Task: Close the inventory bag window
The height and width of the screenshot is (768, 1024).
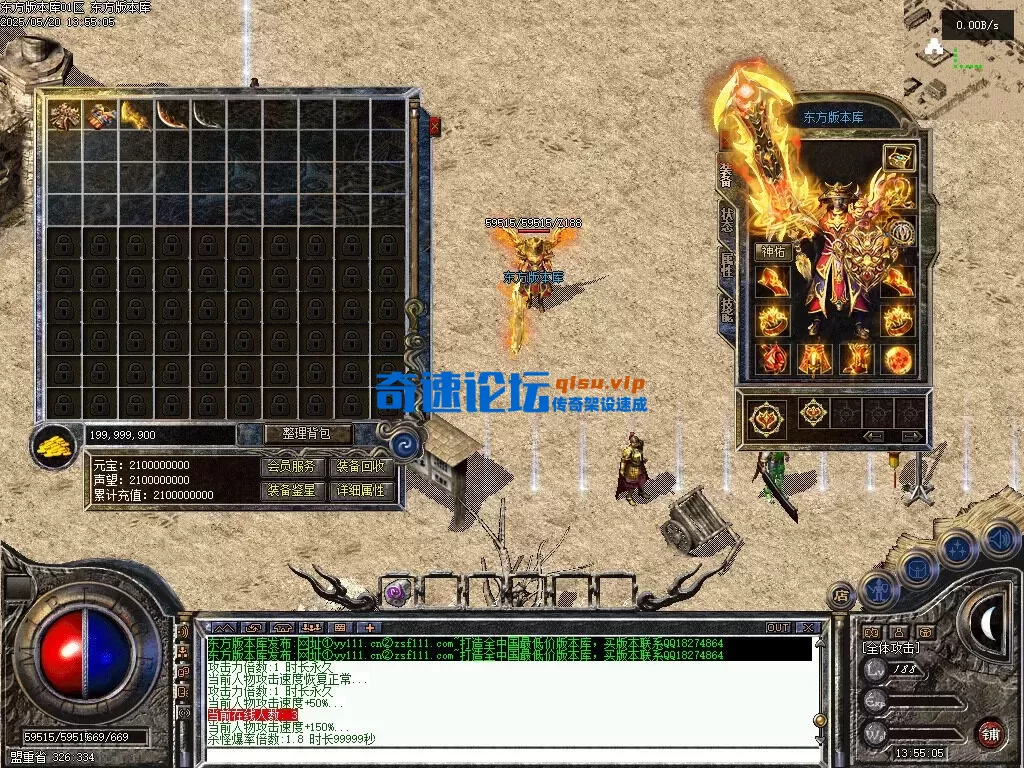Action: [x=434, y=127]
